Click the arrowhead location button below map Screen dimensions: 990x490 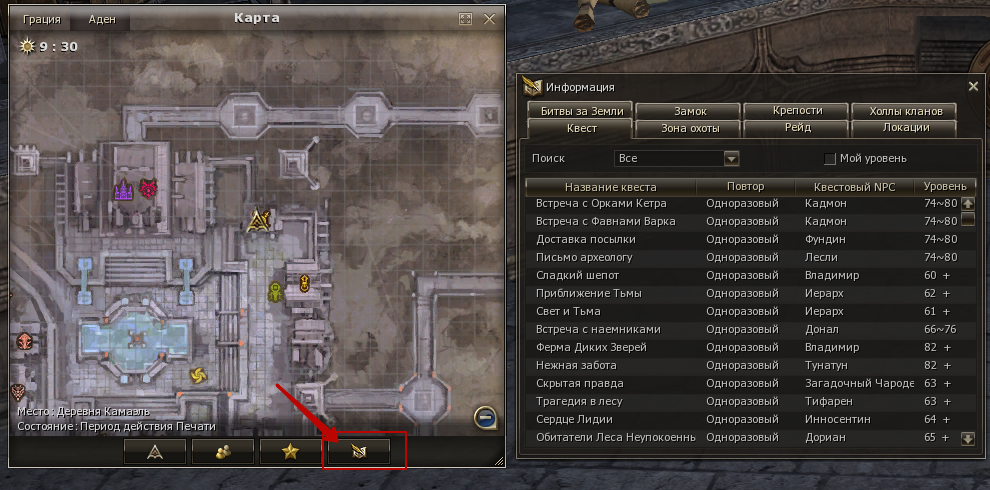pyautogui.click(x=155, y=452)
